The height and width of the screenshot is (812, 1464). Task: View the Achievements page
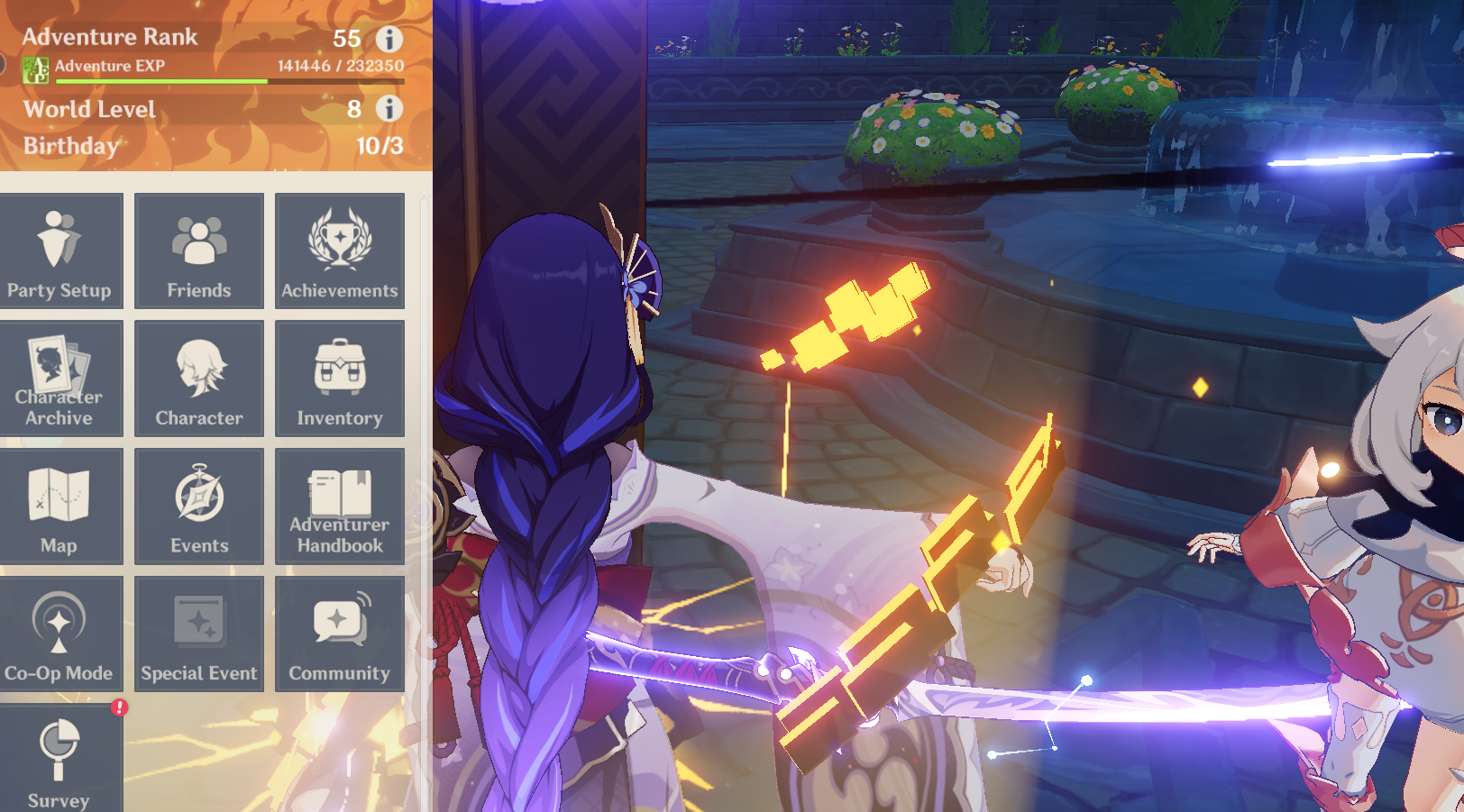point(340,251)
